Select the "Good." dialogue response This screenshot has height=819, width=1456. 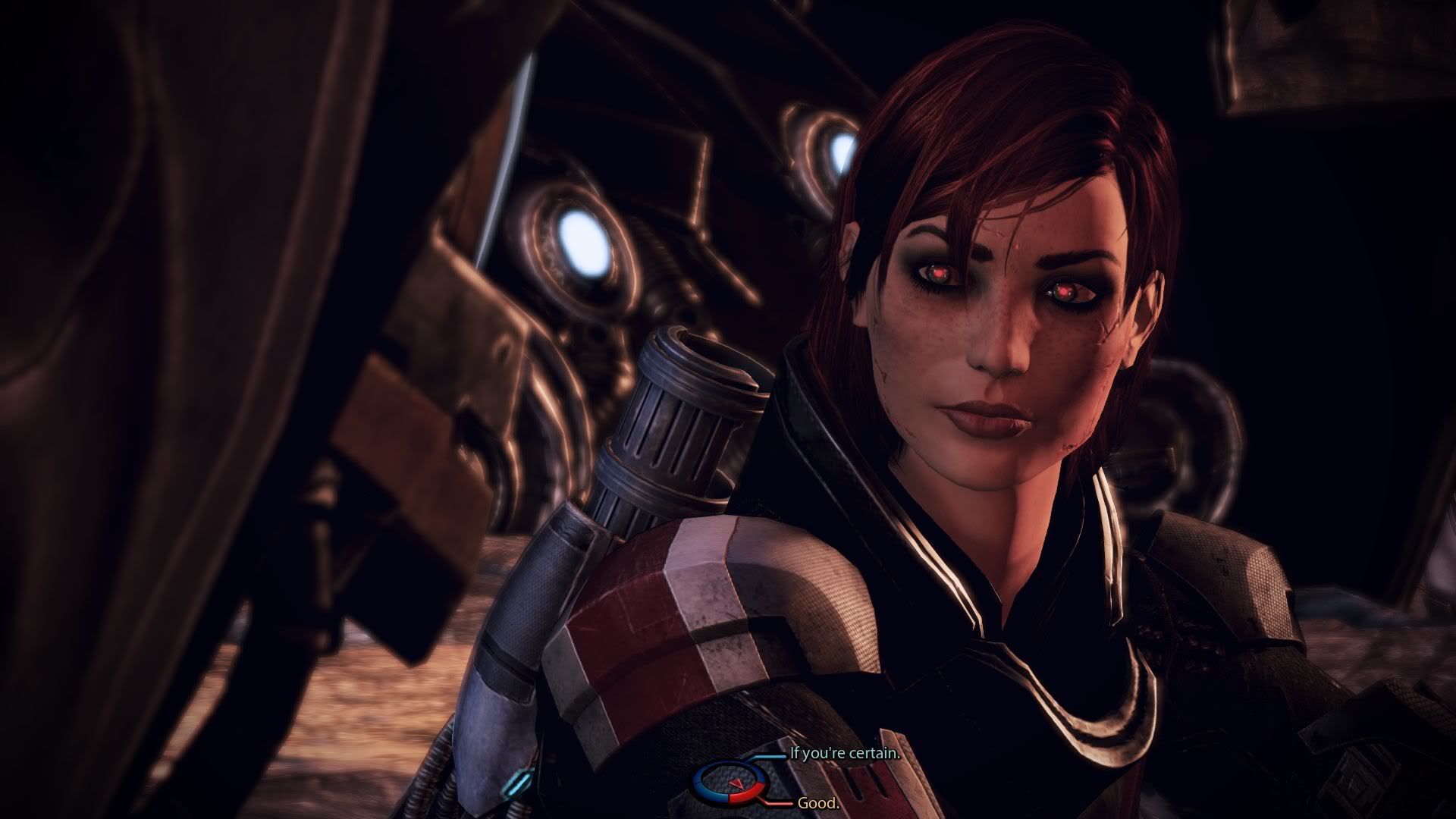819,803
